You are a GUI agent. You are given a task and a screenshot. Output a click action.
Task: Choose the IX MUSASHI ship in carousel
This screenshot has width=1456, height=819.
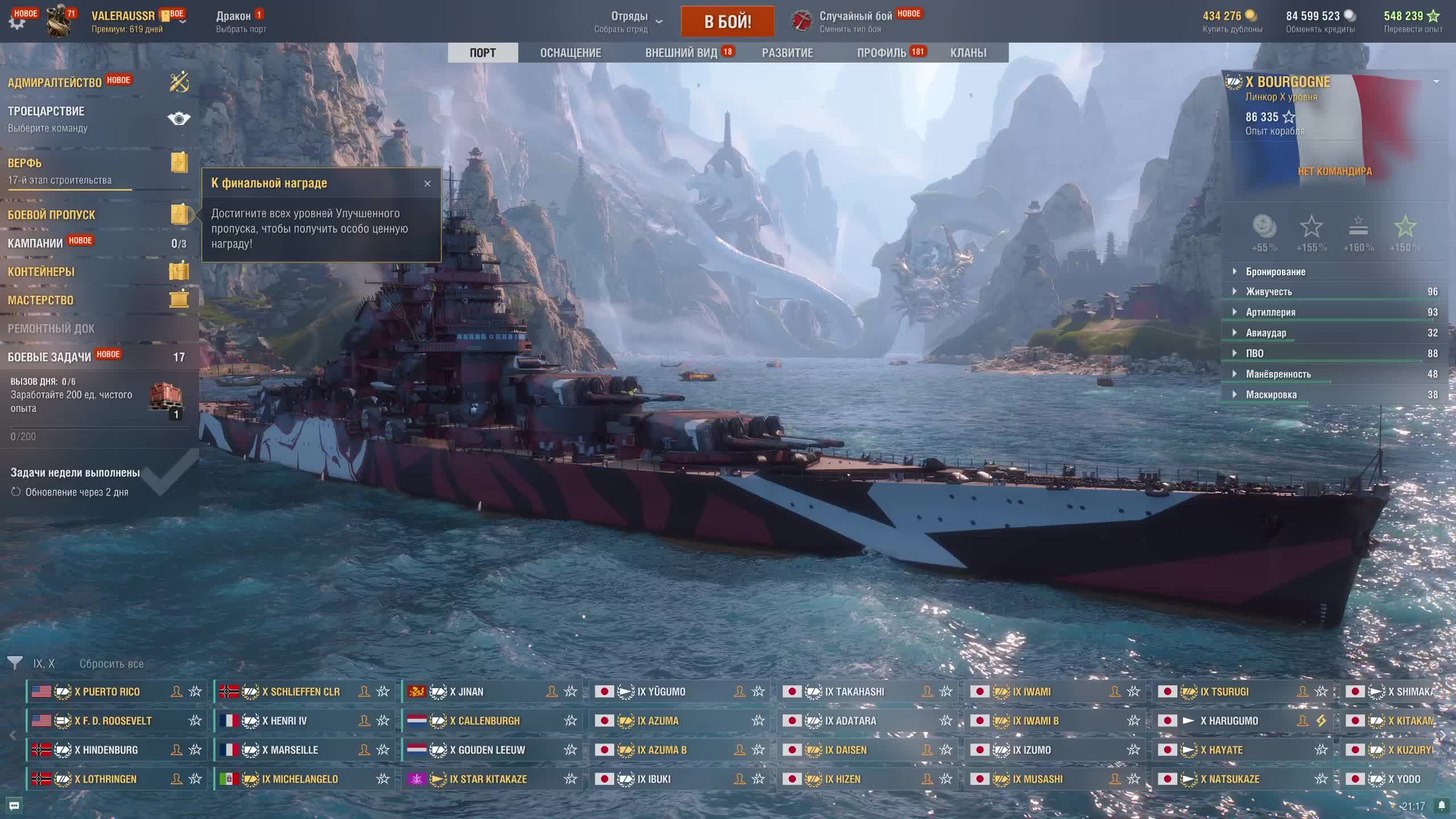(x=1038, y=779)
